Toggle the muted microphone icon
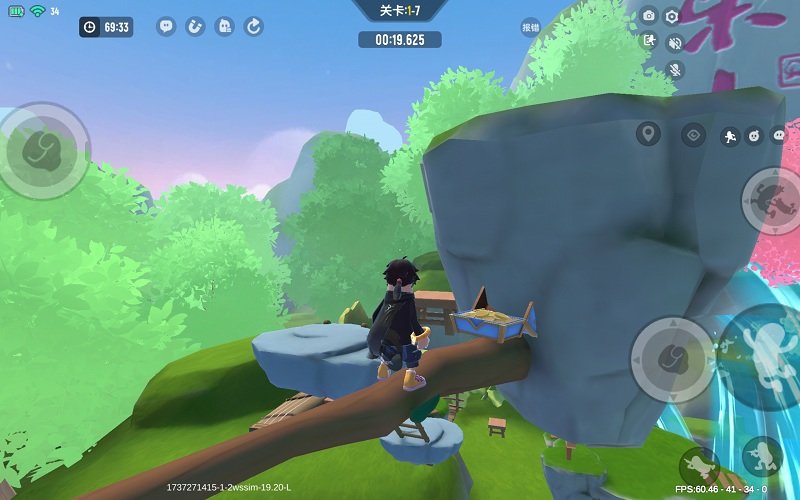 point(675,69)
